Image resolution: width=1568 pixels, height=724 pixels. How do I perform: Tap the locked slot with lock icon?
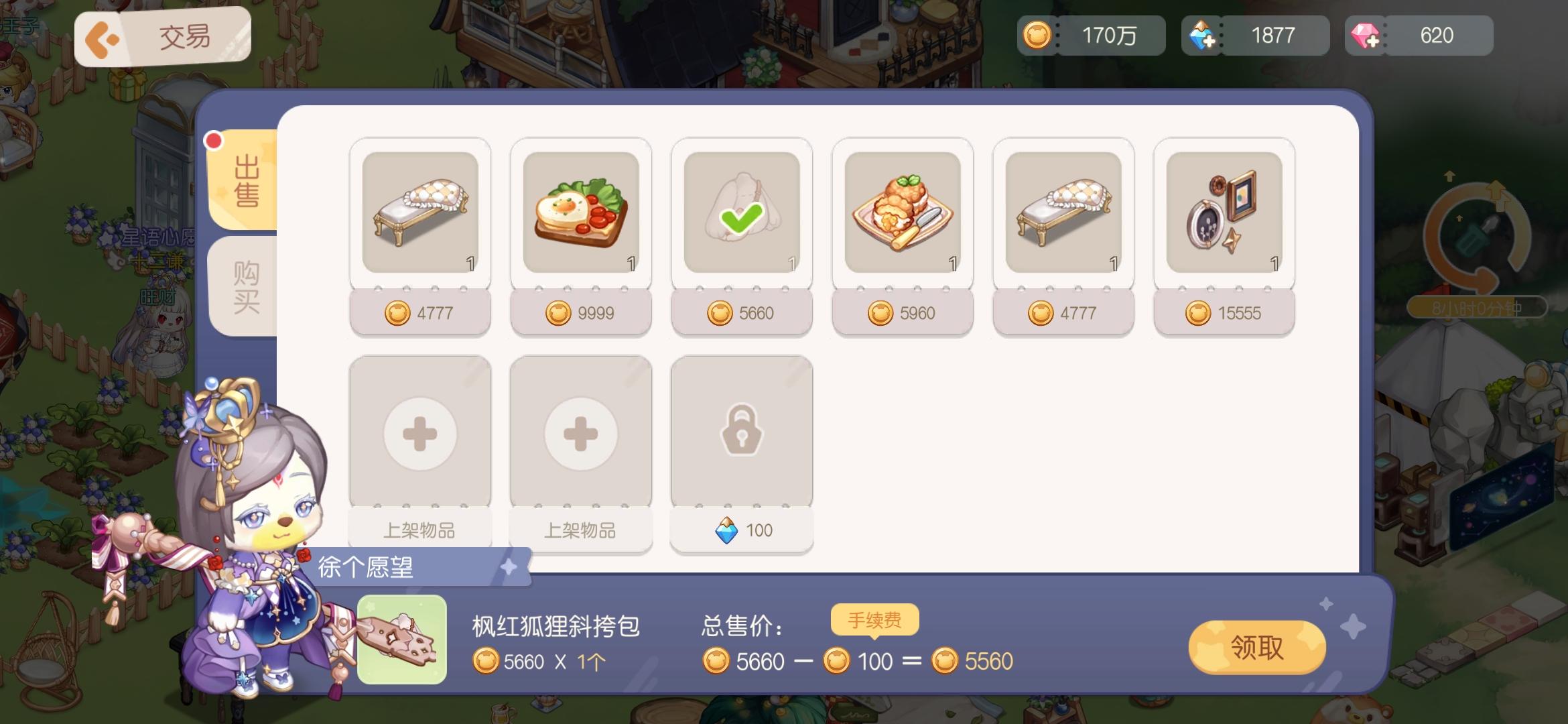pyautogui.click(x=741, y=432)
